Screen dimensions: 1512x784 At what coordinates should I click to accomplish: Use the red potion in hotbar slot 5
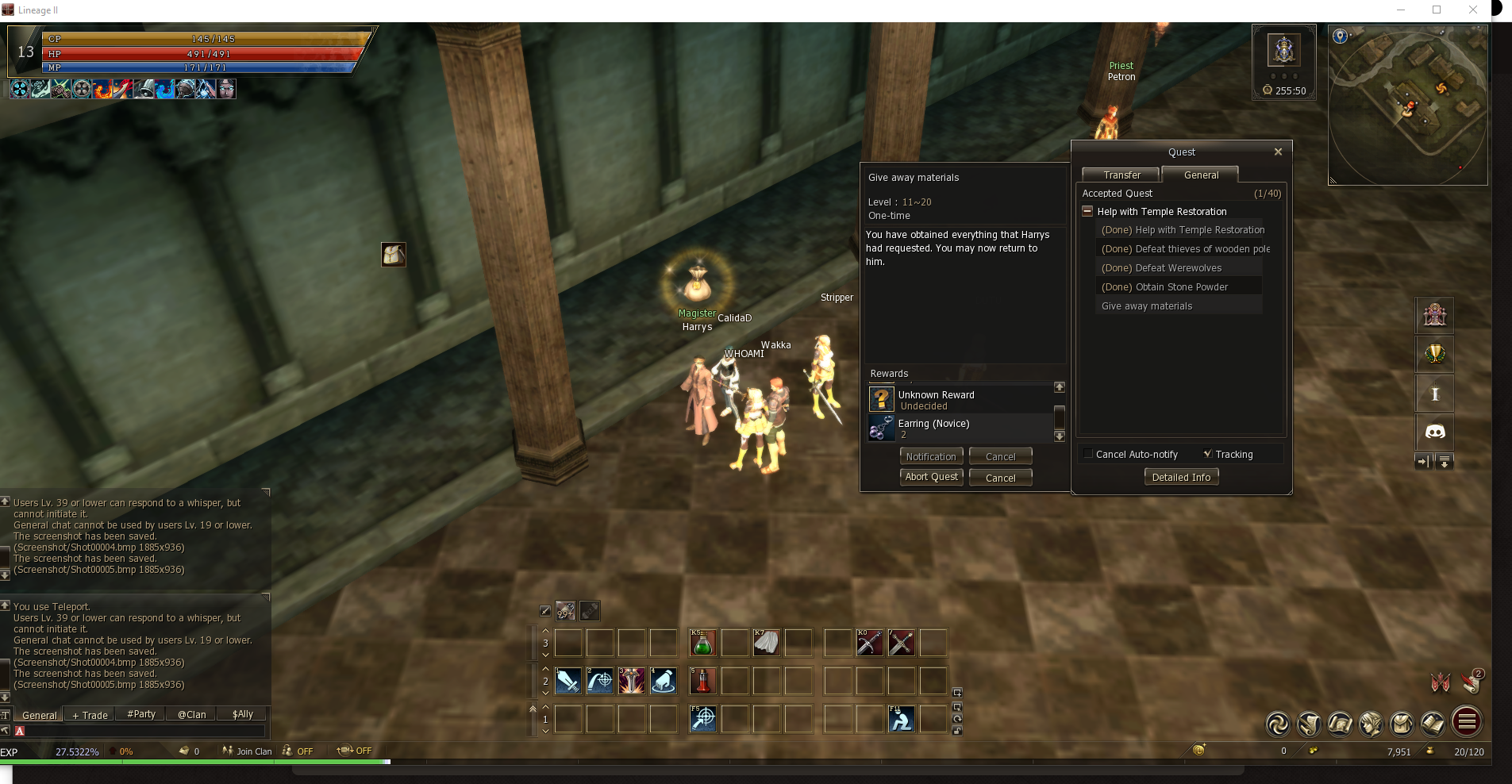click(702, 681)
